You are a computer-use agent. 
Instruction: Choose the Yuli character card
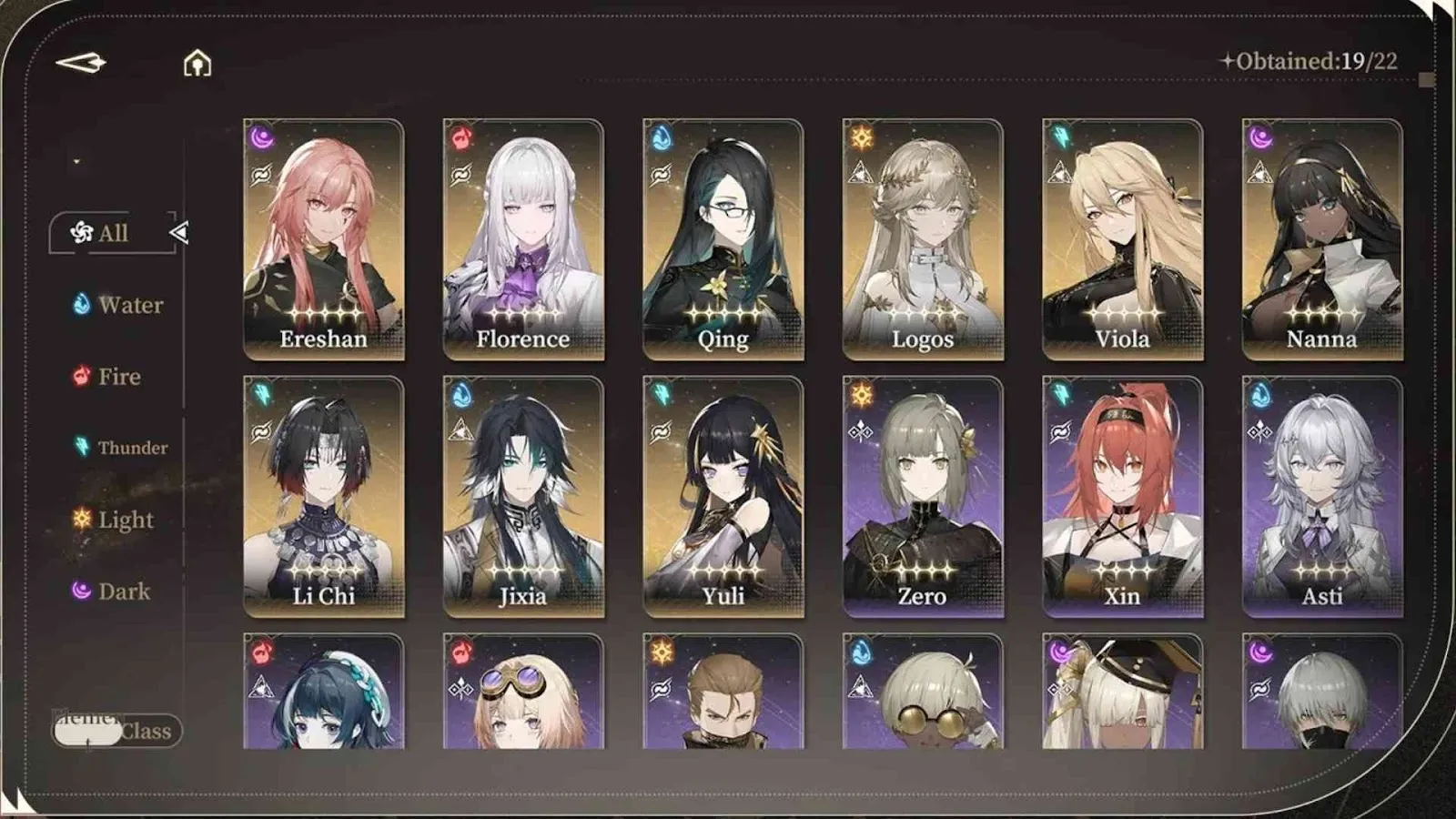[x=723, y=496]
